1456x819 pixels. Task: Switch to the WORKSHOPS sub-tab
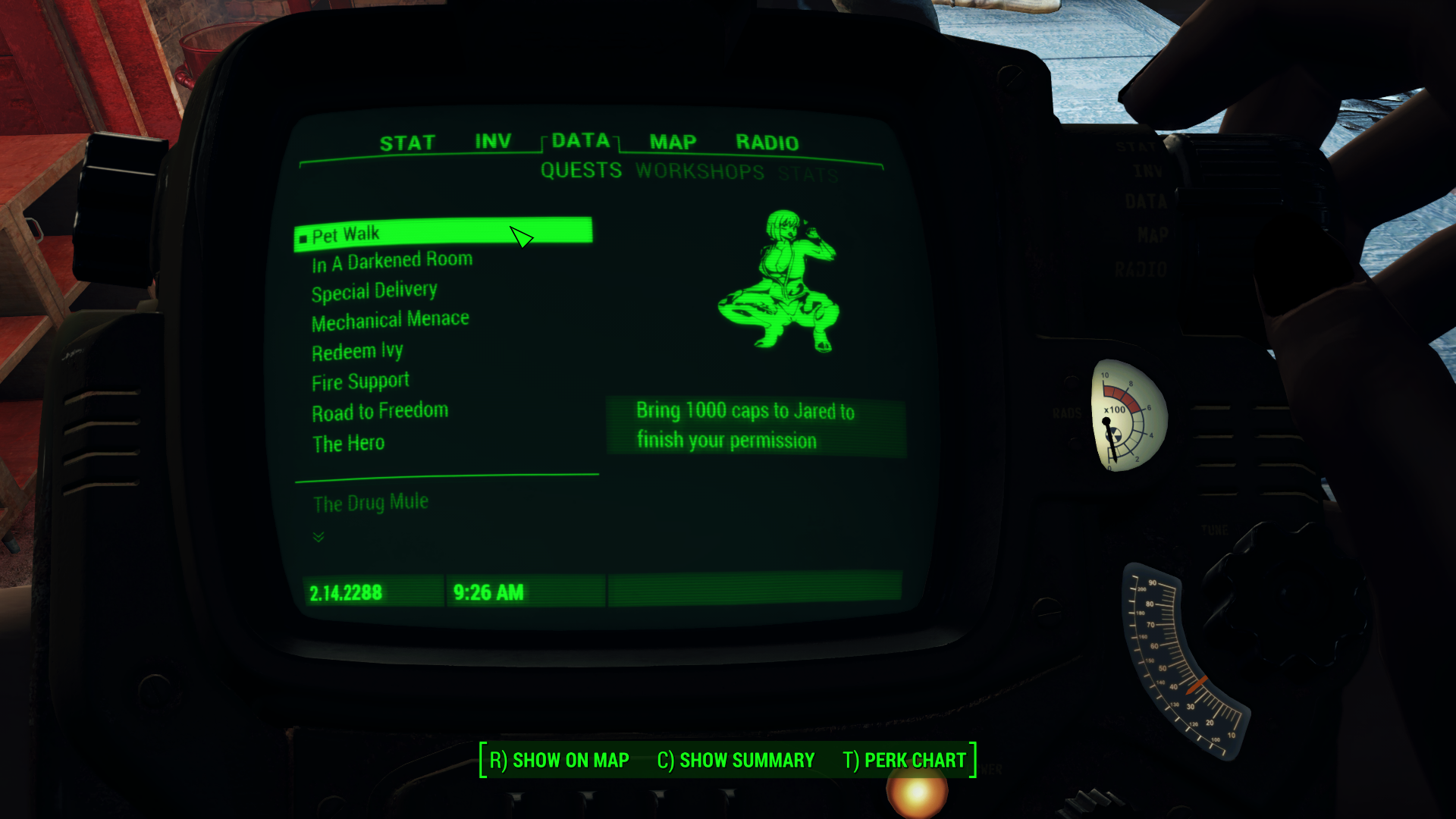point(700,171)
